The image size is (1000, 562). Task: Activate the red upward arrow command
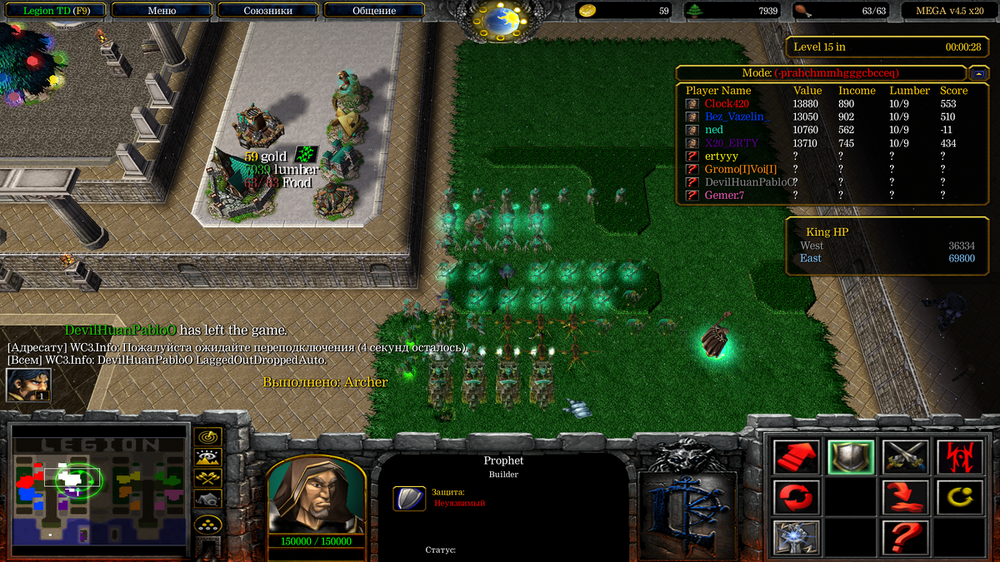796,457
